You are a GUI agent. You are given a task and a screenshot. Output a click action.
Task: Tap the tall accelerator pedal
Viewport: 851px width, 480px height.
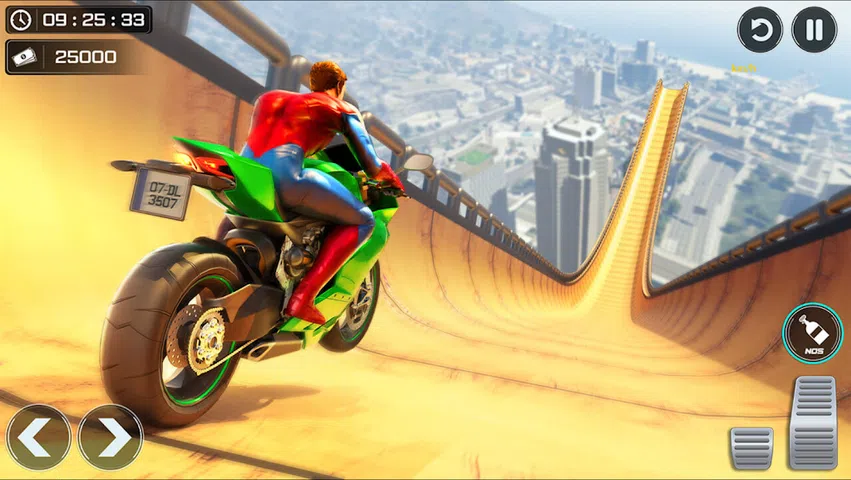click(813, 423)
